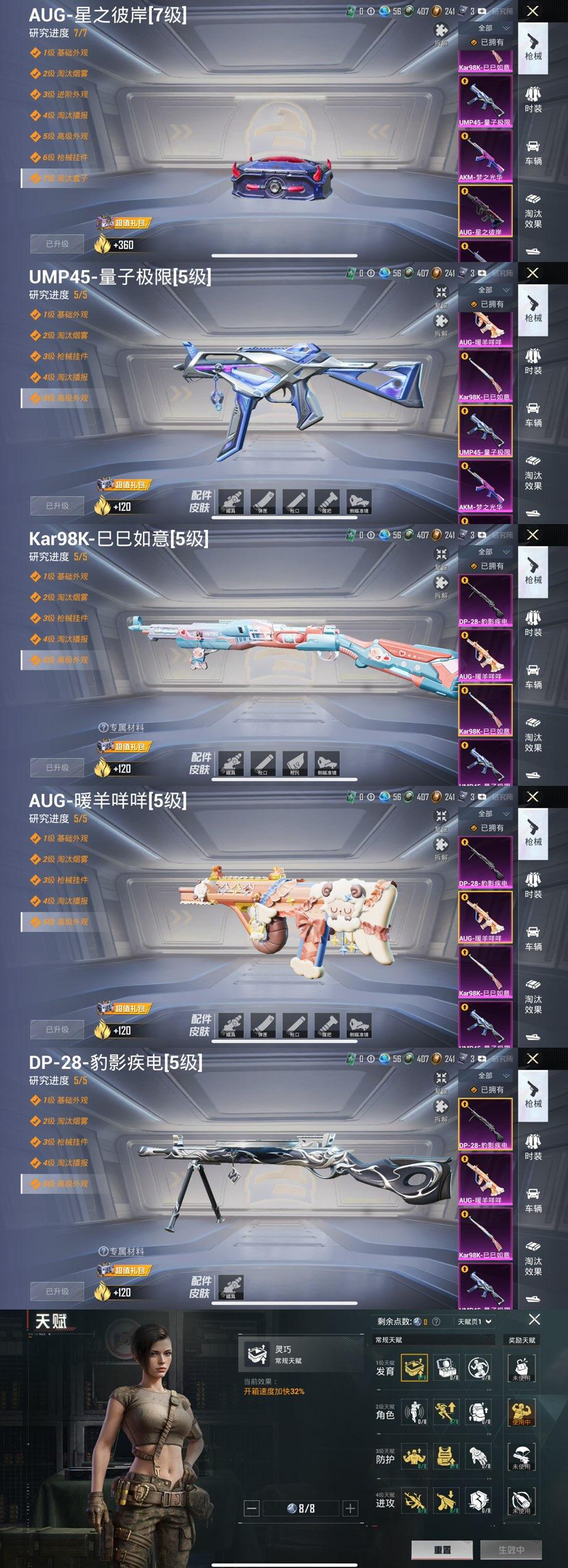Viewport: 568px width, 1568px height.
Task: Select the glove talent in 防护 row
Action: (x=478, y=1456)
